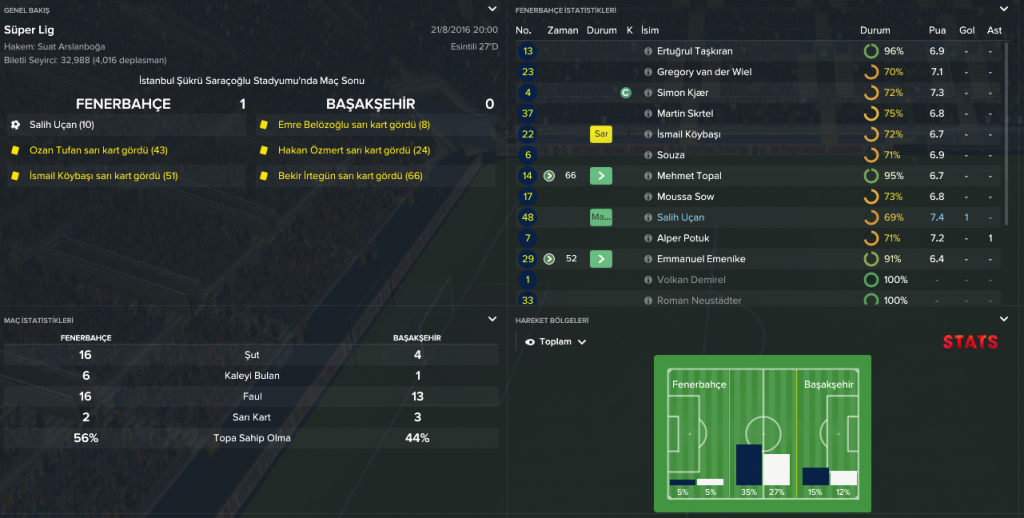1024x518 pixels.
Task: Open the Maç İstatistikleri panel dropdown arrow
Action: click(x=491, y=319)
